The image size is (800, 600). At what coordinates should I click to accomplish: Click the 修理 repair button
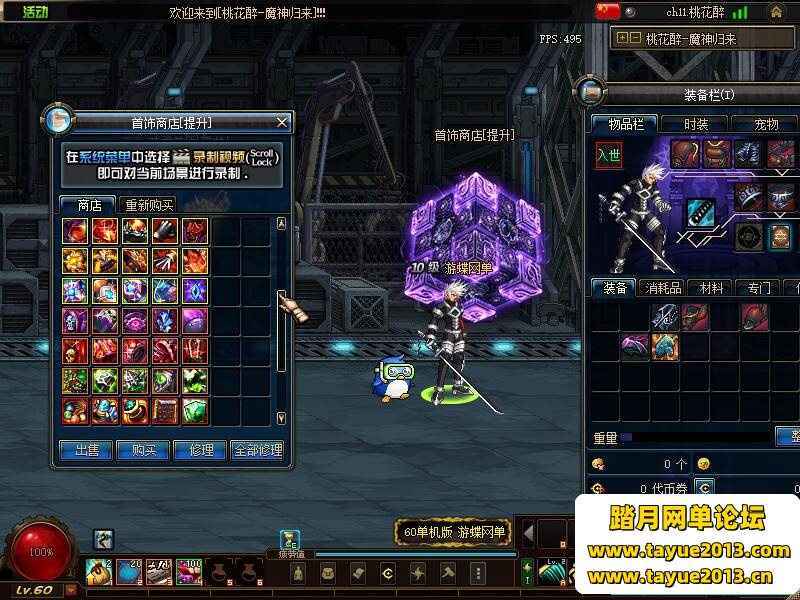pyautogui.click(x=200, y=450)
